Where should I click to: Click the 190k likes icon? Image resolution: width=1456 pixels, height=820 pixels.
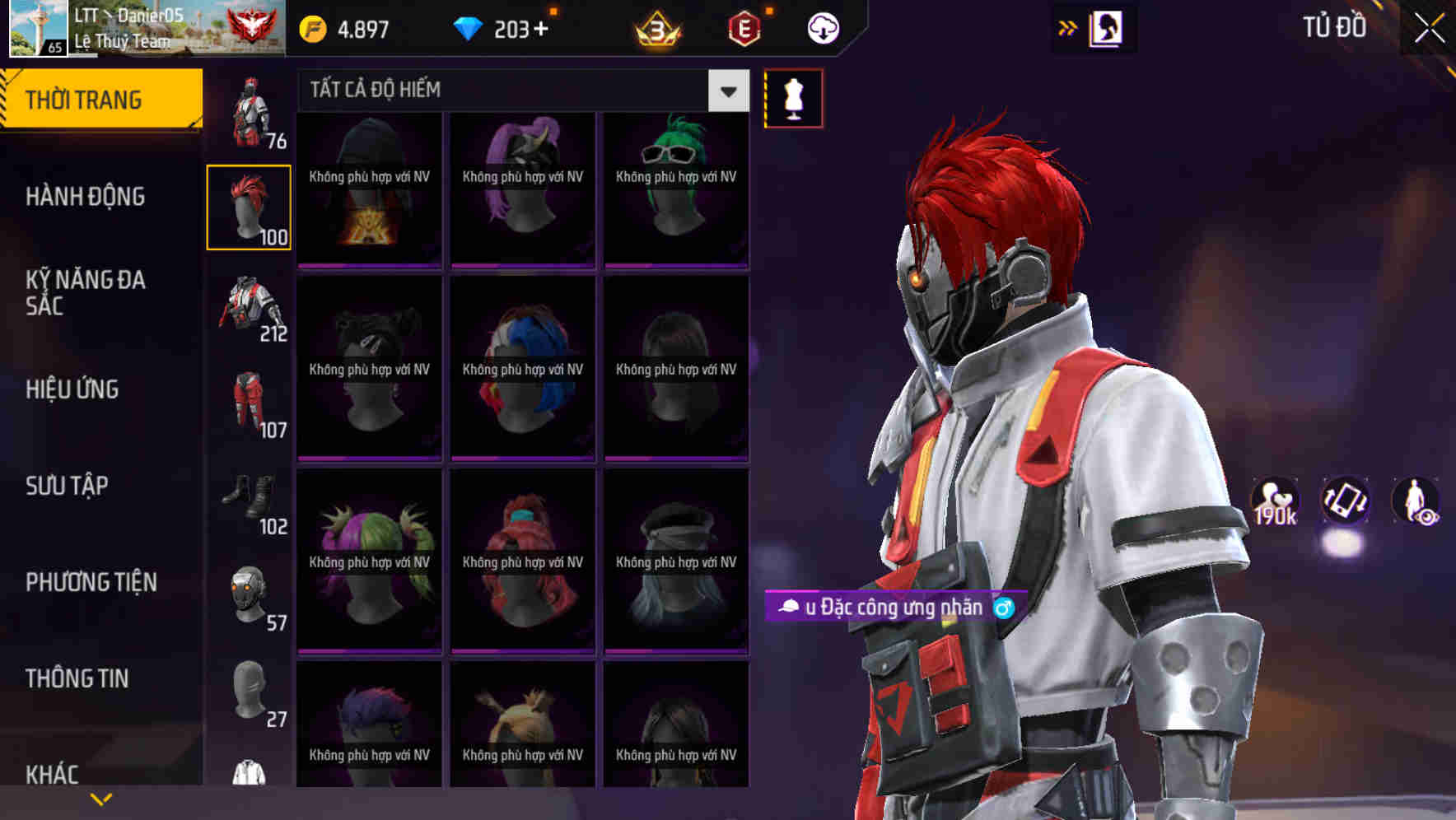click(1275, 501)
